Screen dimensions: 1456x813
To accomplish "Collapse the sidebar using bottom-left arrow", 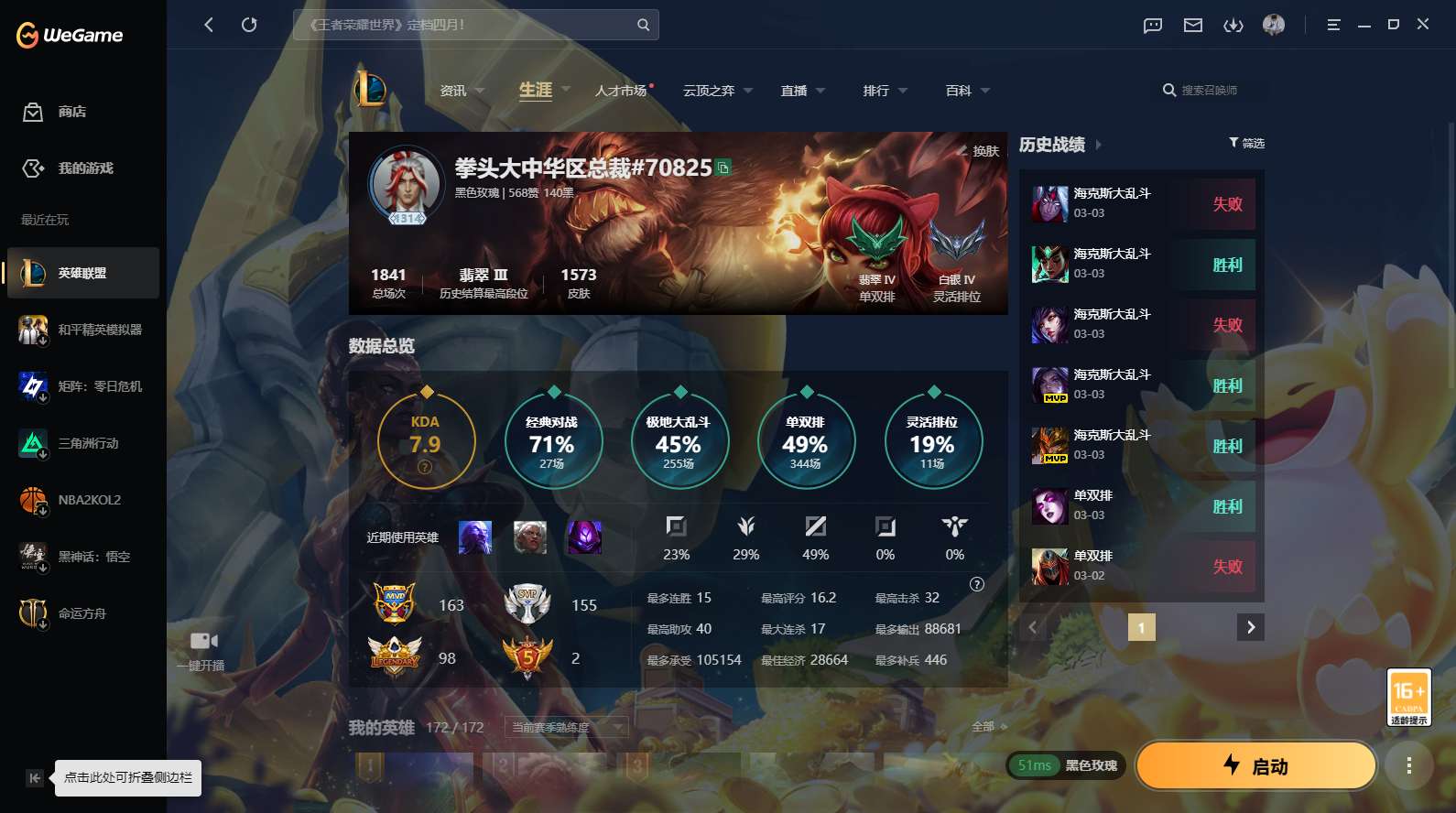I will pos(35,777).
